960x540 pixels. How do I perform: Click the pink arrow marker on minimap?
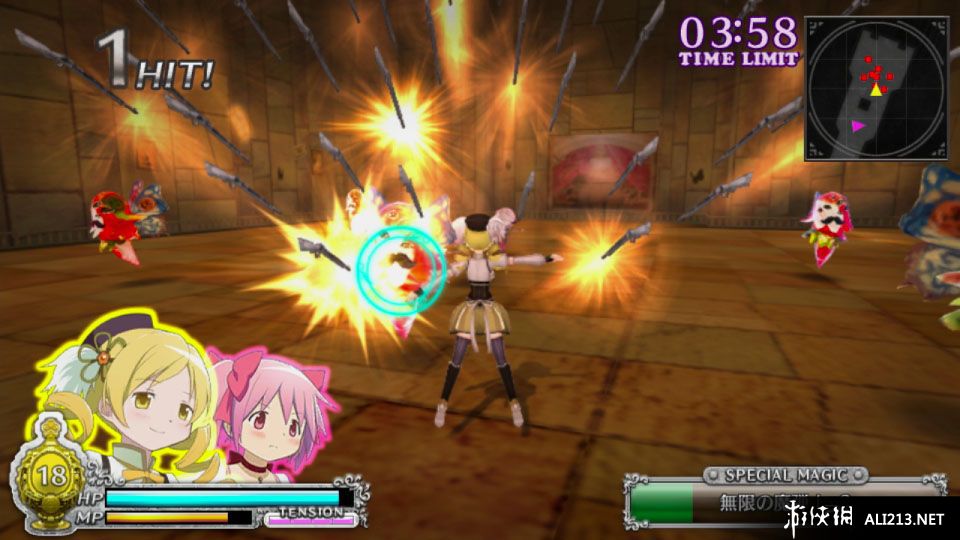[x=858, y=125]
